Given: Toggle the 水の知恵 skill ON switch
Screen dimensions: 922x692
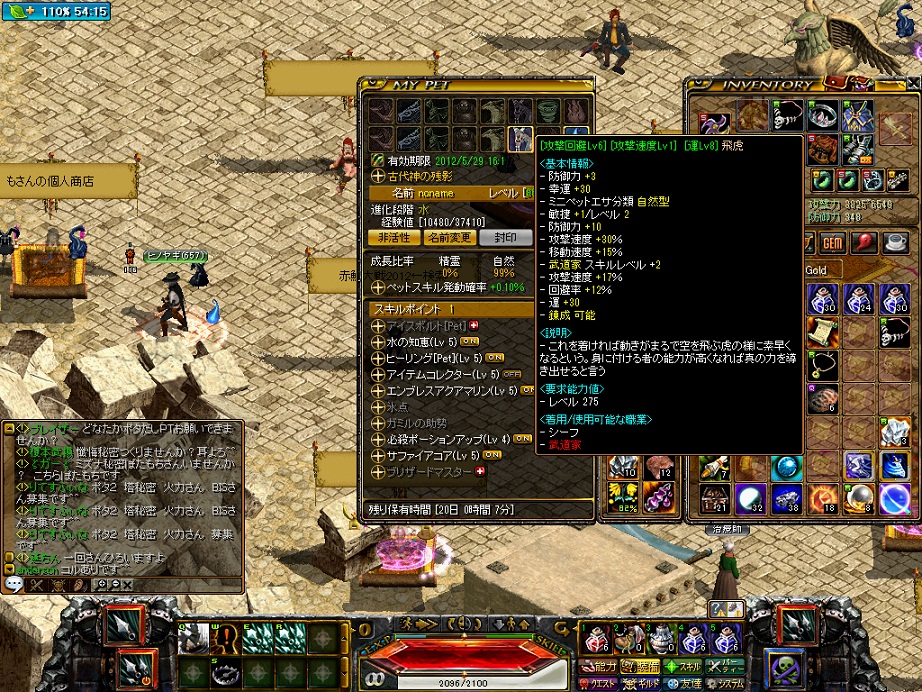Looking at the screenshot, I should pyautogui.click(x=468, y=341).
